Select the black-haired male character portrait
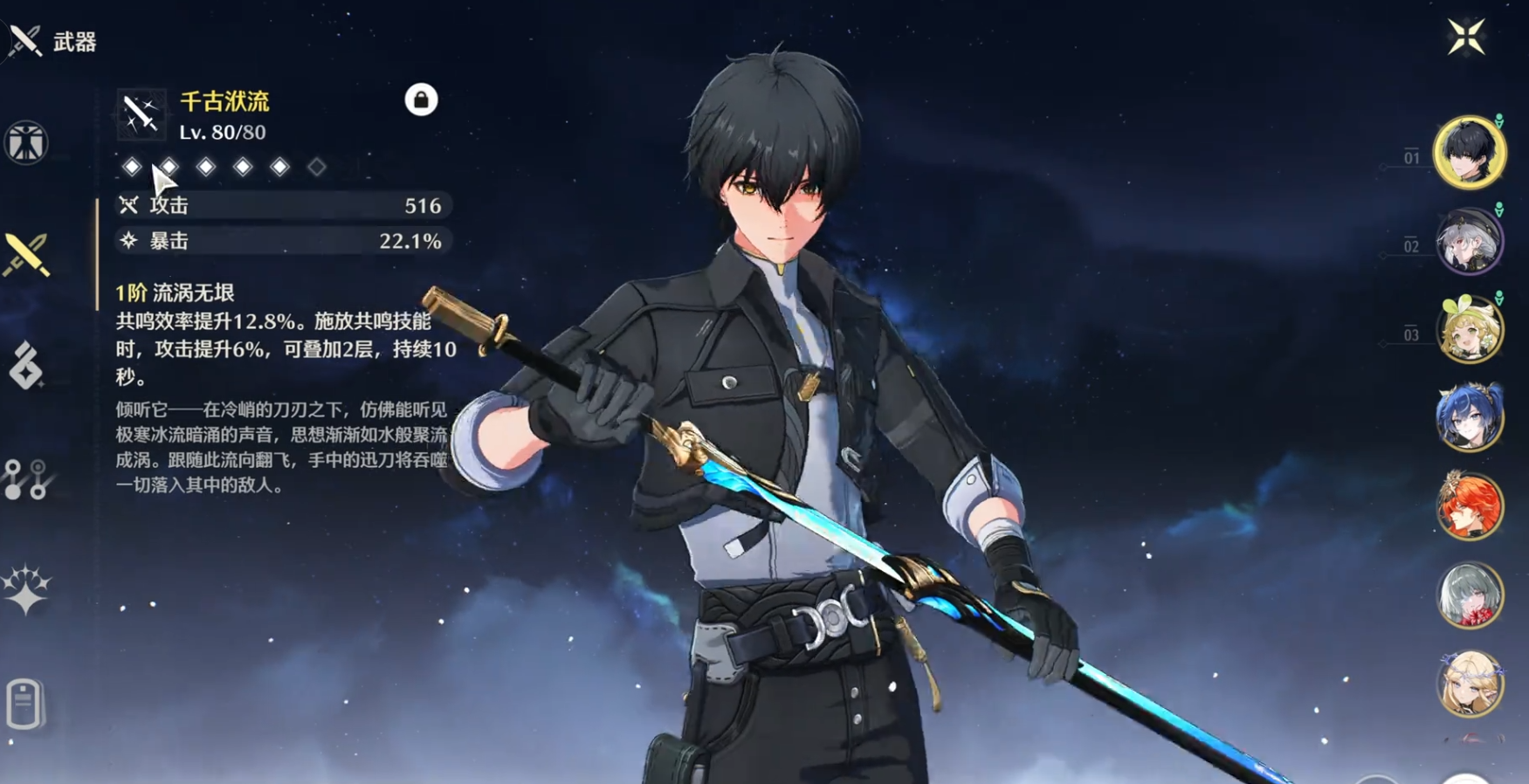The image size is (1529, 784). click(x=1470, y=153)
